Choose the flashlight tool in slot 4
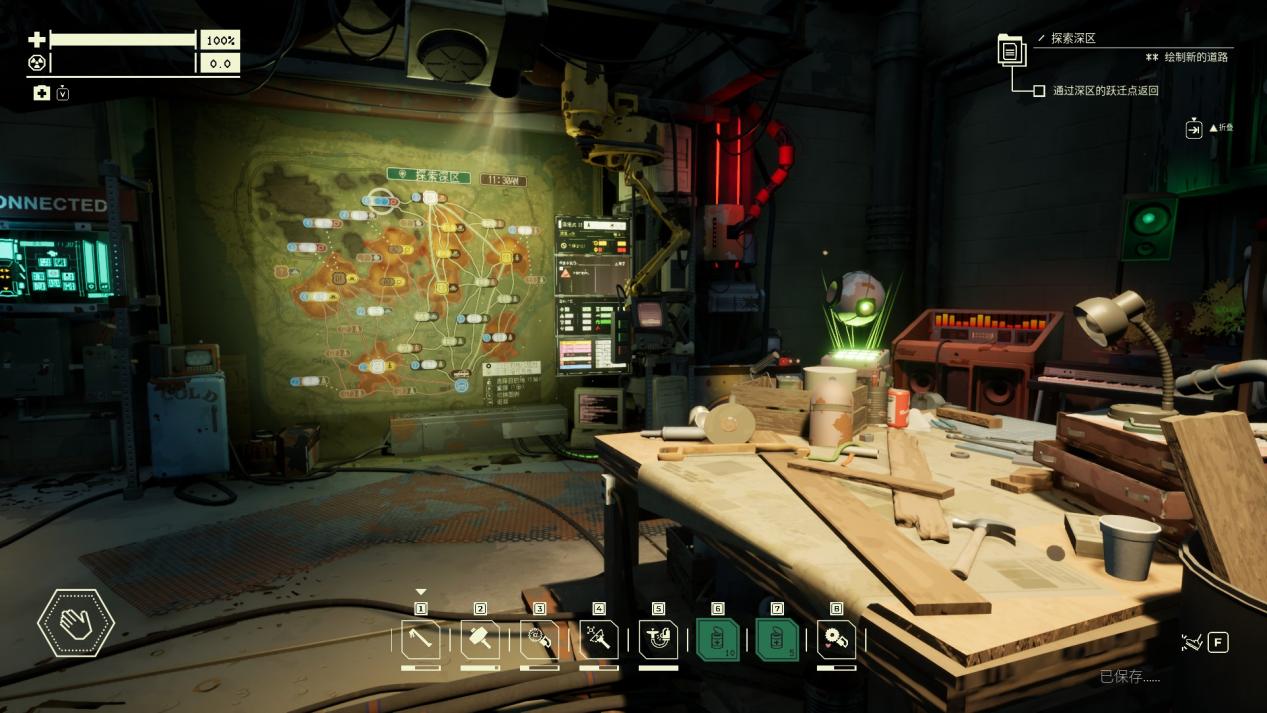The height and width of the screenshot is (713, 1267). point(599,640)
